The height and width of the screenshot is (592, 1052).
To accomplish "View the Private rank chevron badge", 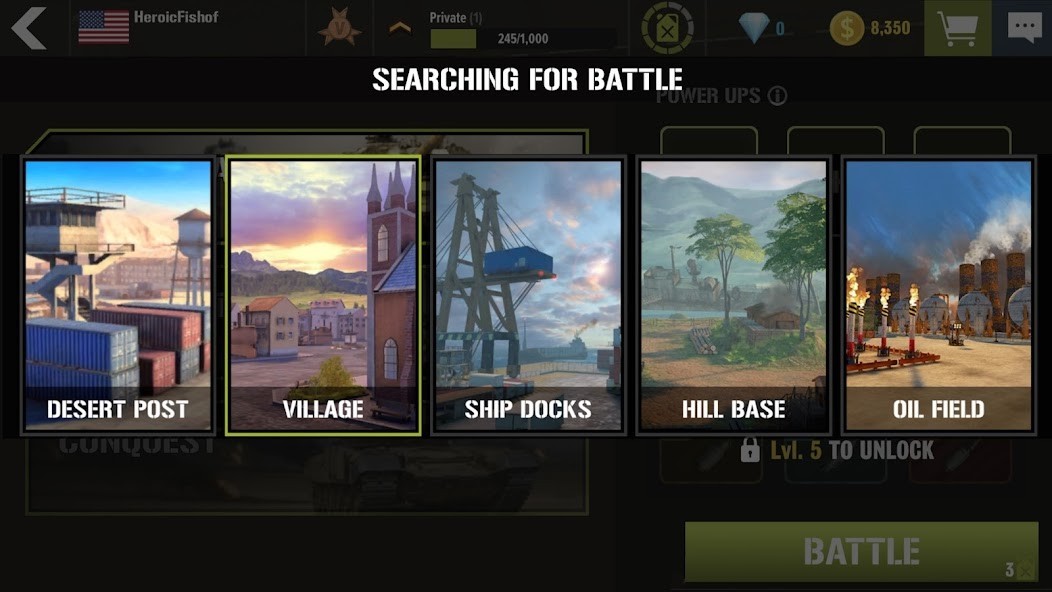I will [x=400, y=28].
